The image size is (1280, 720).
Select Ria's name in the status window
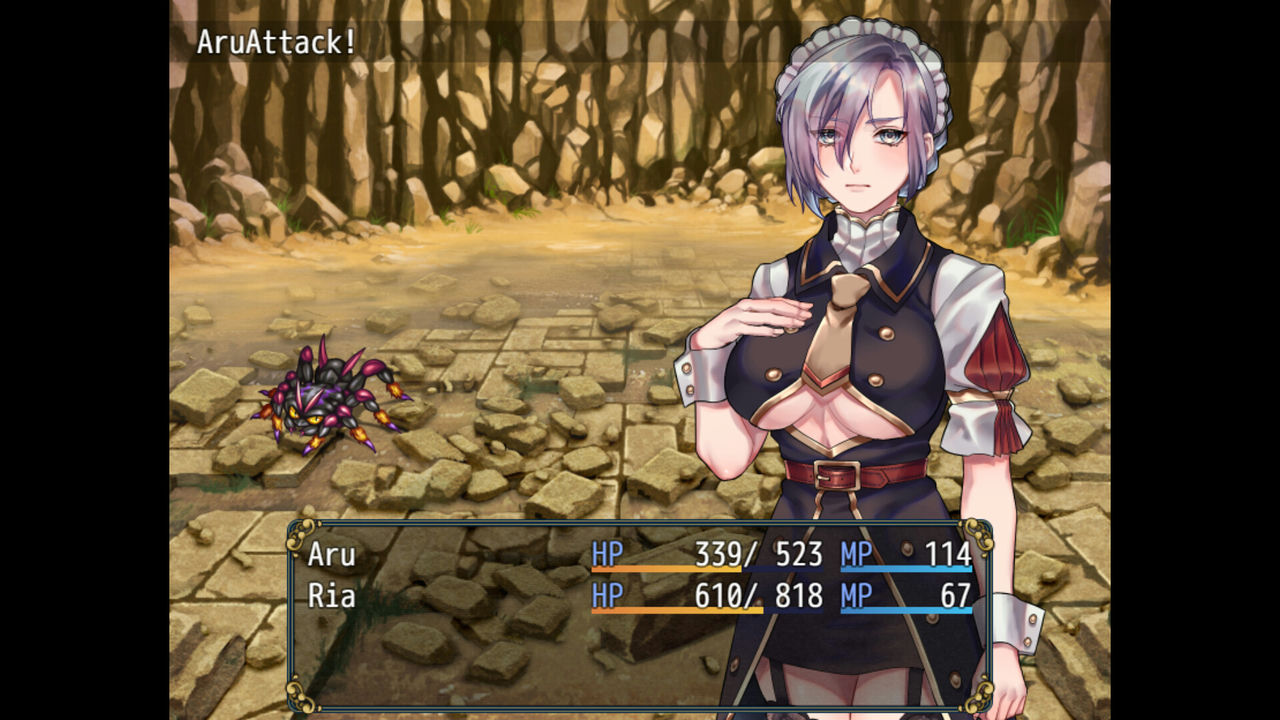(x=332, y=595)
